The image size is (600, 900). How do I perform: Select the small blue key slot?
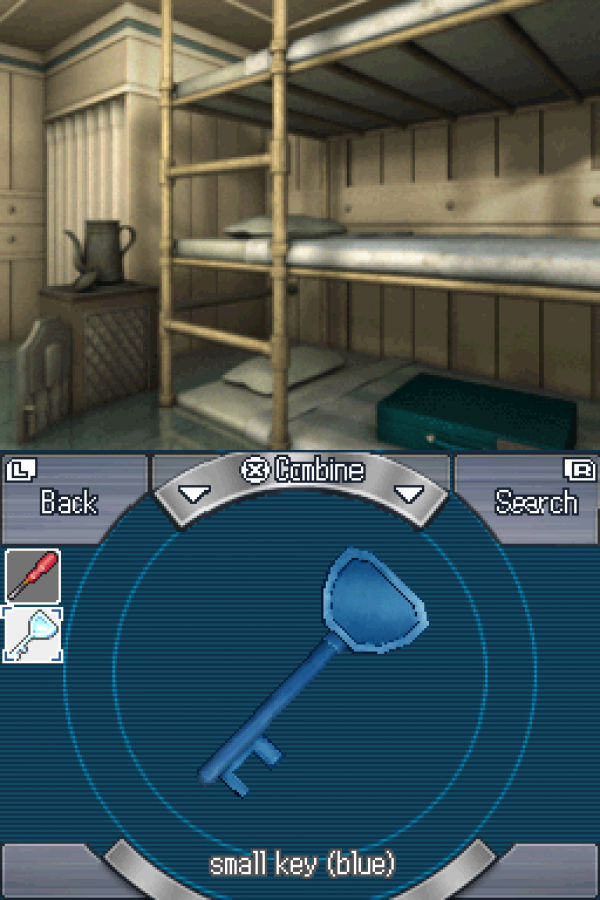pos(33,634)
